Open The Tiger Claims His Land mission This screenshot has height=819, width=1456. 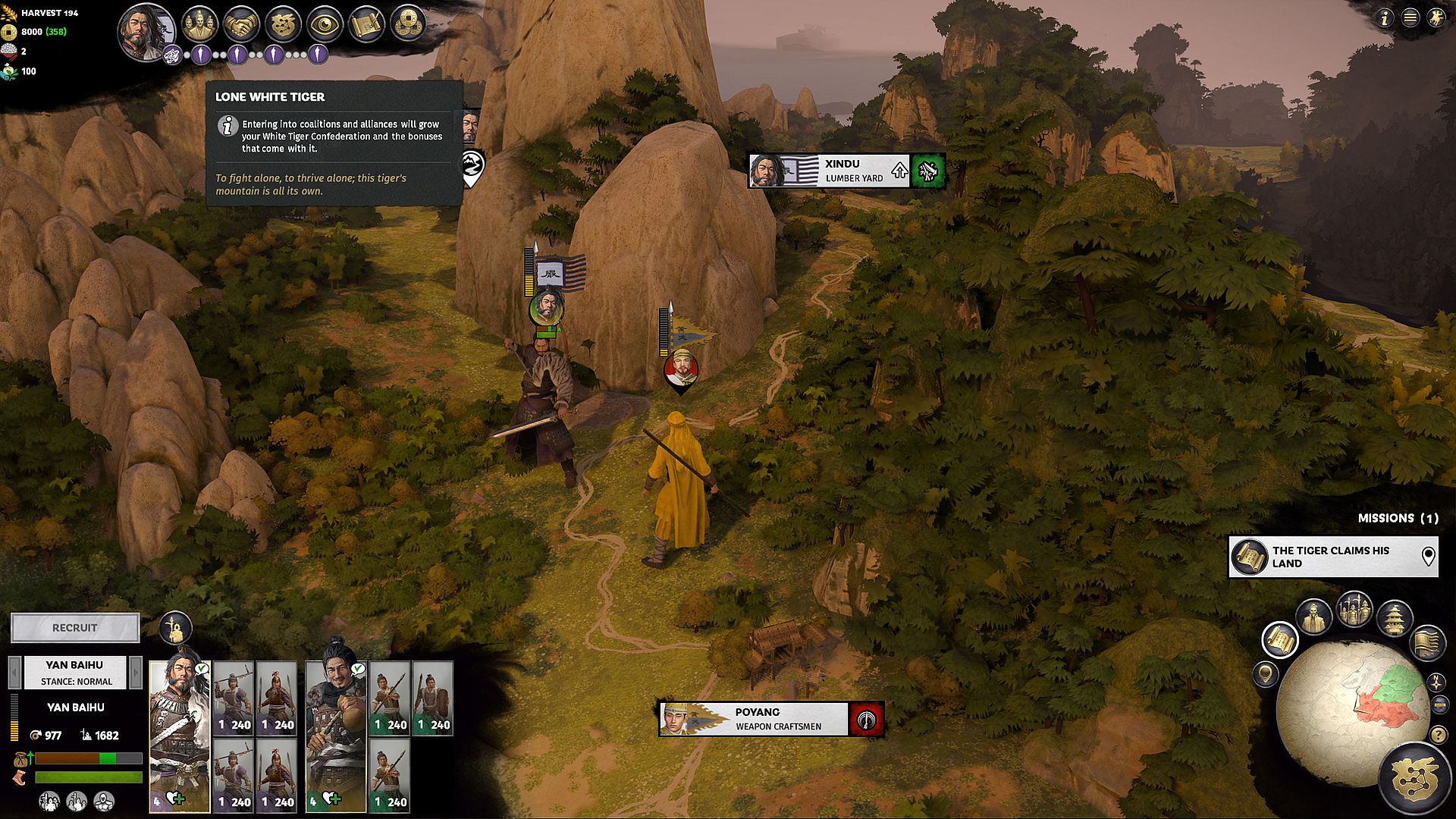click(x=1332, y=557)
